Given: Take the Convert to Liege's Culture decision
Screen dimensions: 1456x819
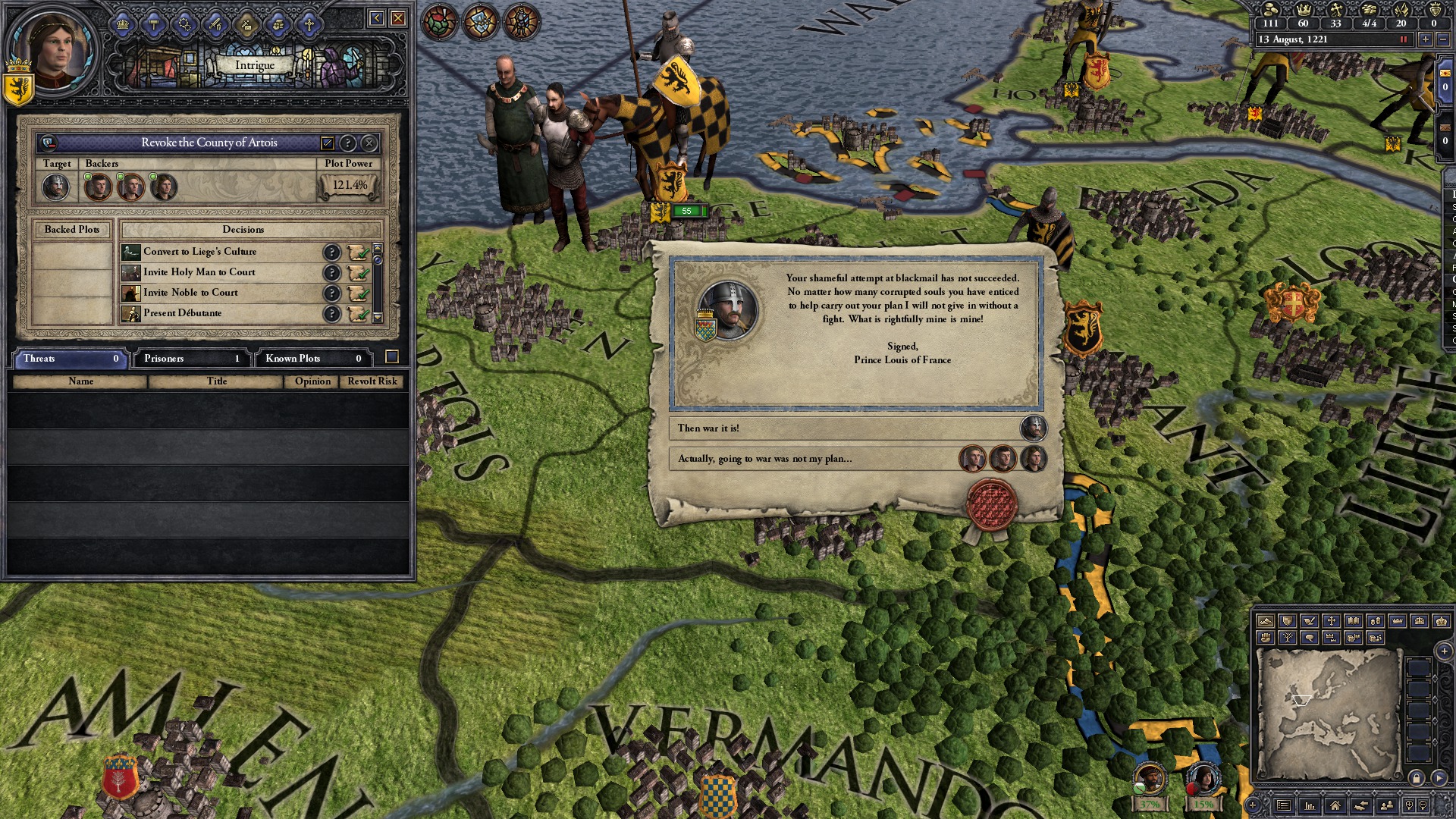Looking at the screenshot, I should click(358, 252).
